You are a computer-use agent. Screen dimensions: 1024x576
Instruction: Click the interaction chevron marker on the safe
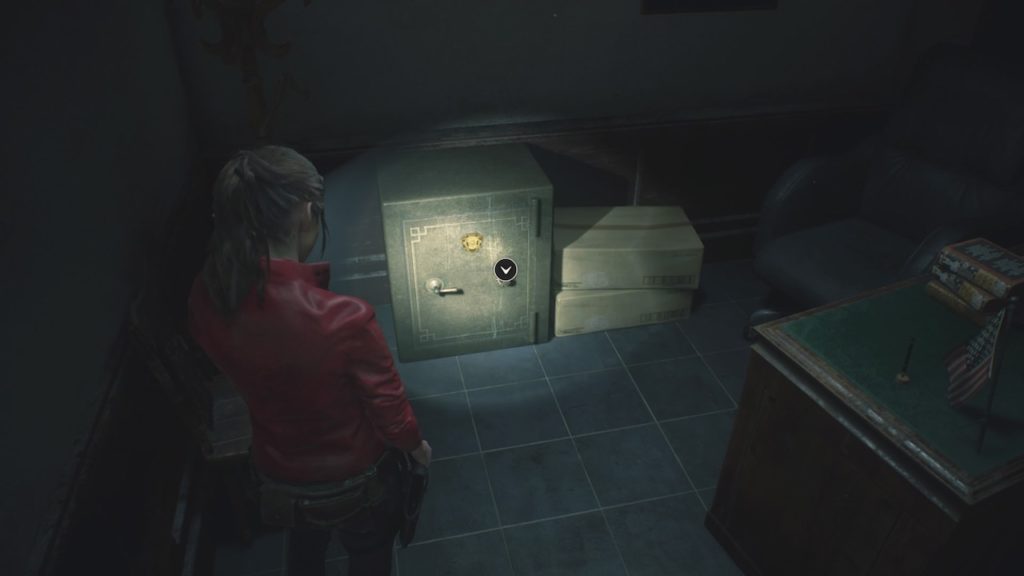pyautogui.click(x=505, y=269)
